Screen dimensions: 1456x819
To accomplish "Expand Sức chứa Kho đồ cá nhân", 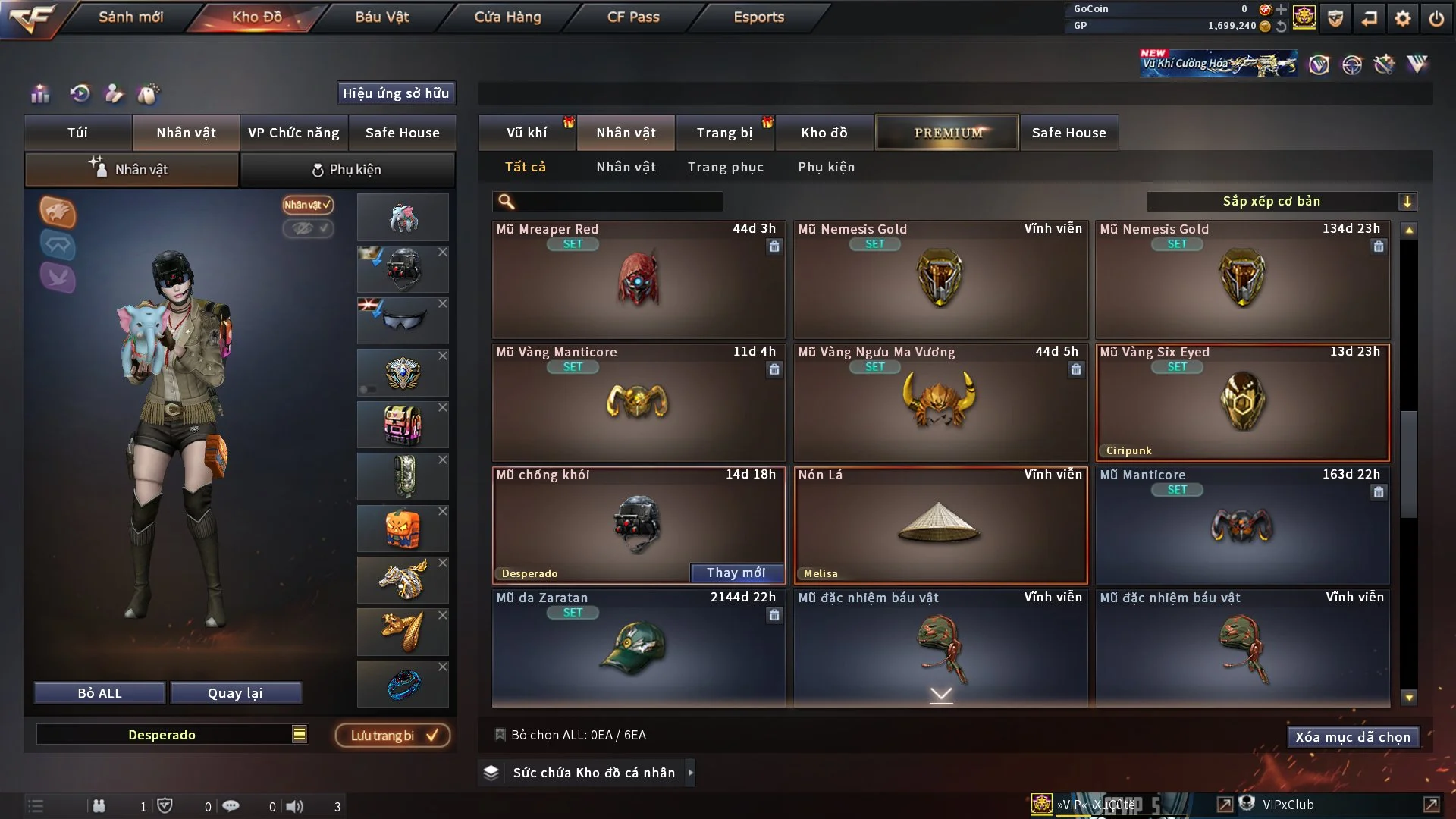I will [x=593, y=773].
